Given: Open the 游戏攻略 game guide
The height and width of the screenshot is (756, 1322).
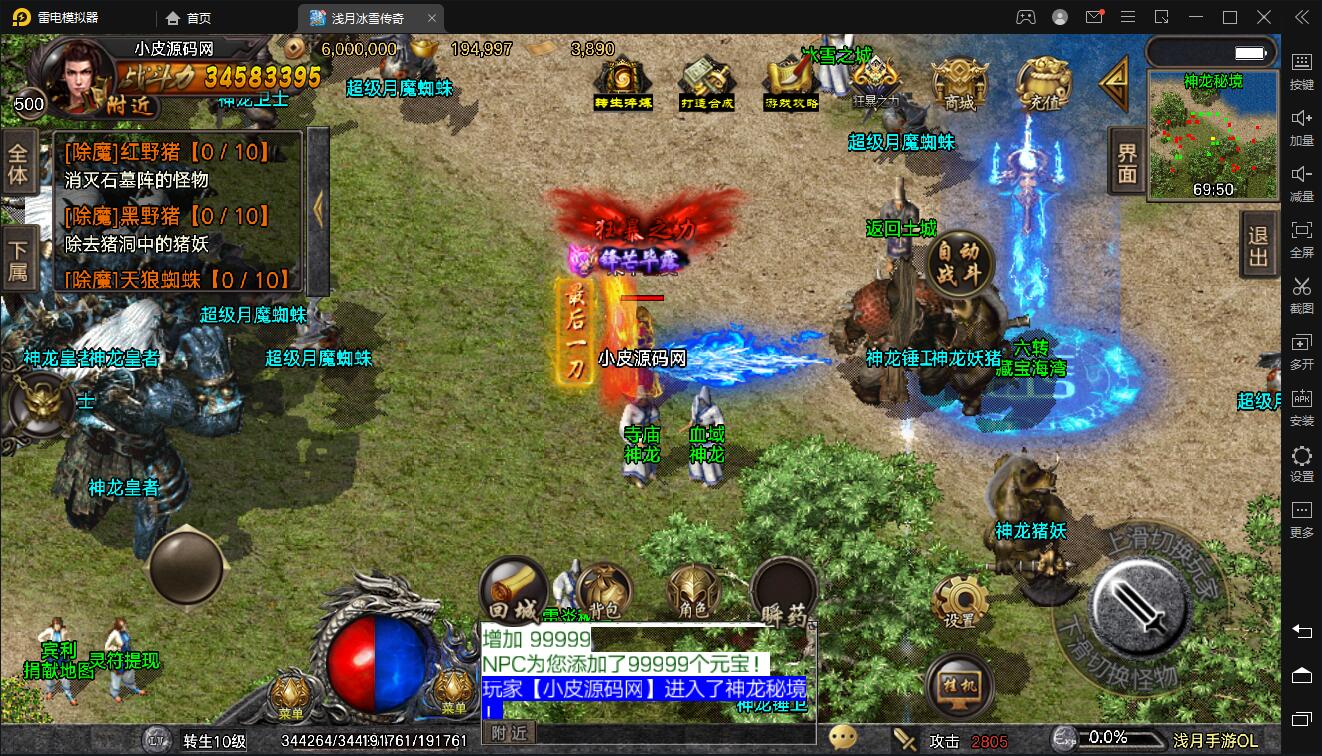Looking at the screenshot, I should (791, 83).
